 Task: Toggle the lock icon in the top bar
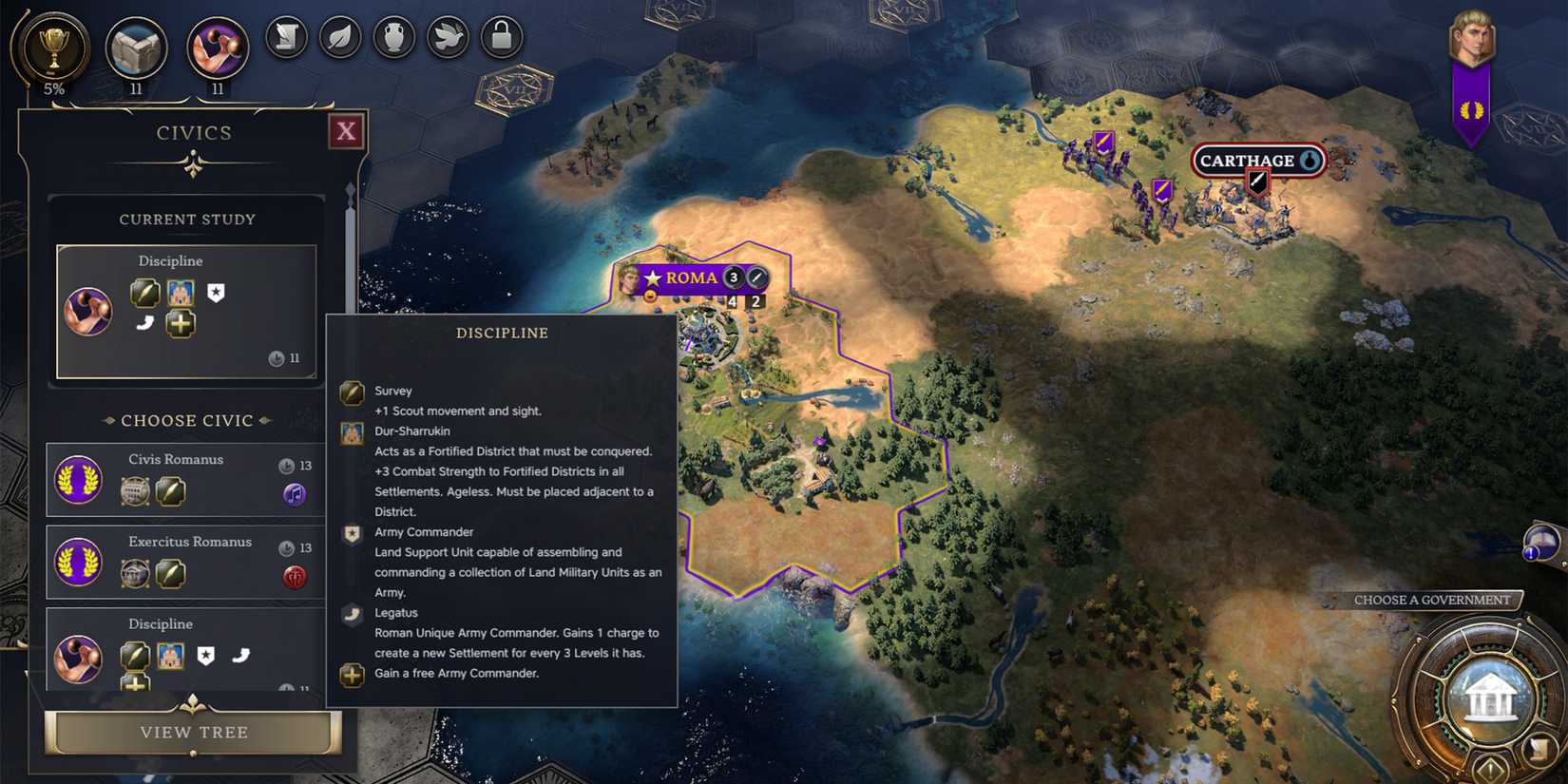[x=502, y=38]
